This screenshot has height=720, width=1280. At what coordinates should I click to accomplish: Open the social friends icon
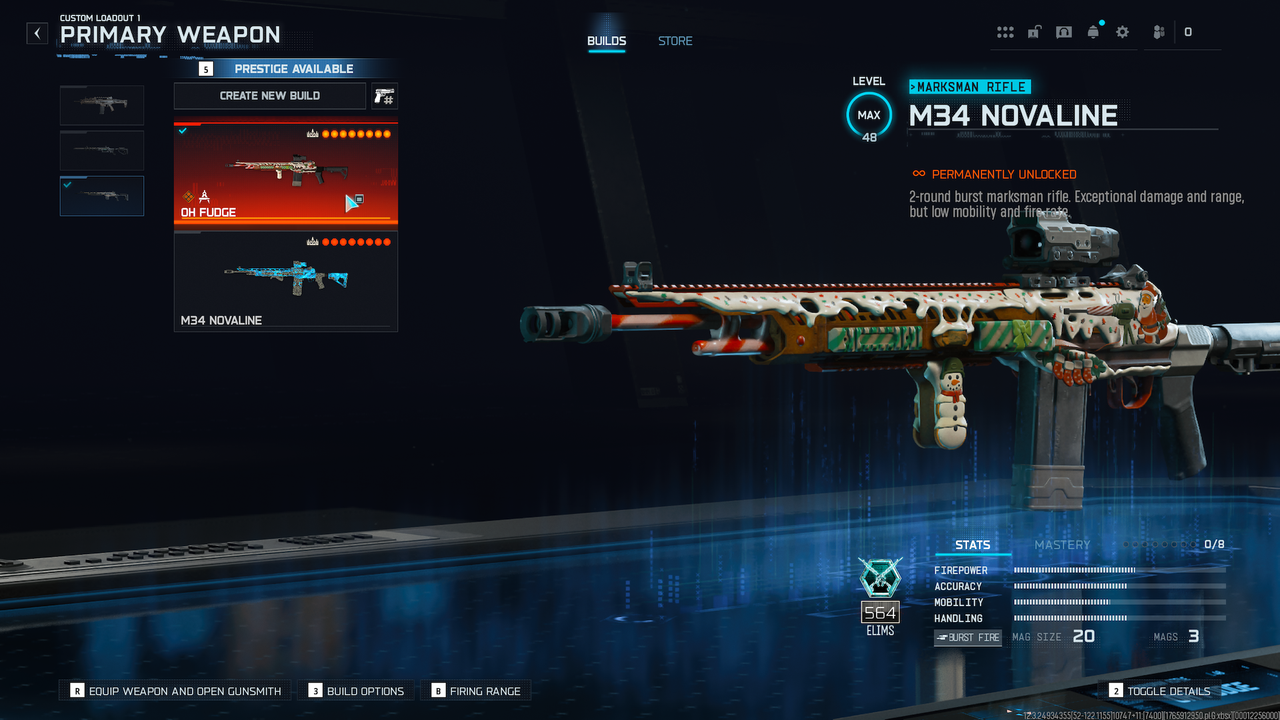click(1158, 32)
